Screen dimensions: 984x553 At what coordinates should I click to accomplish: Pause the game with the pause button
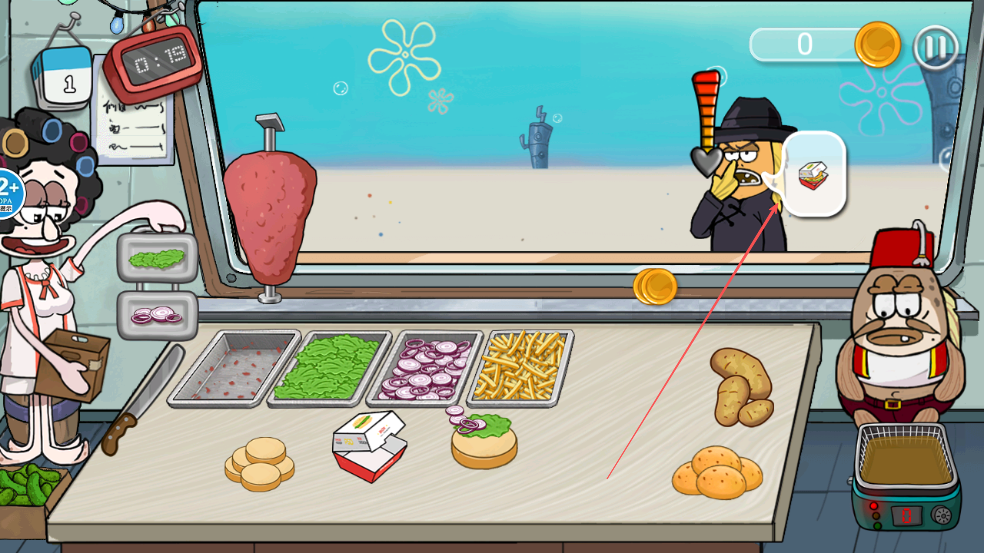(936, 47)
